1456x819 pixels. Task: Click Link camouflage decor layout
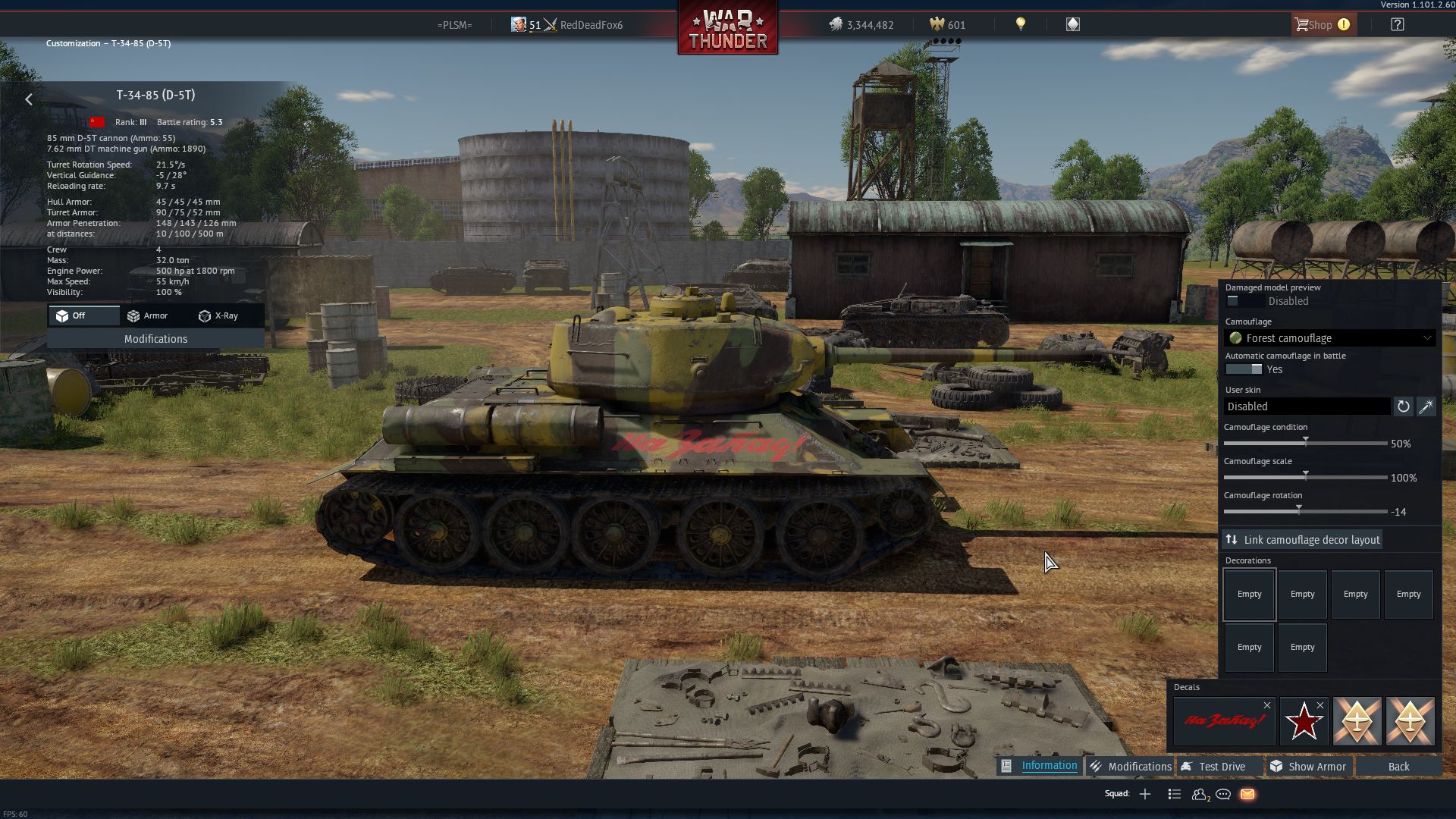1302,540
